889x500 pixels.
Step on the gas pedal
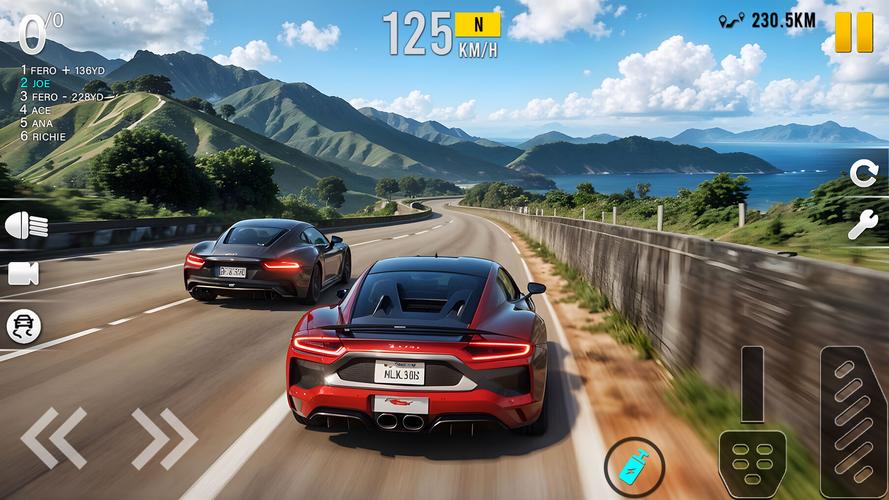(852, 422)
